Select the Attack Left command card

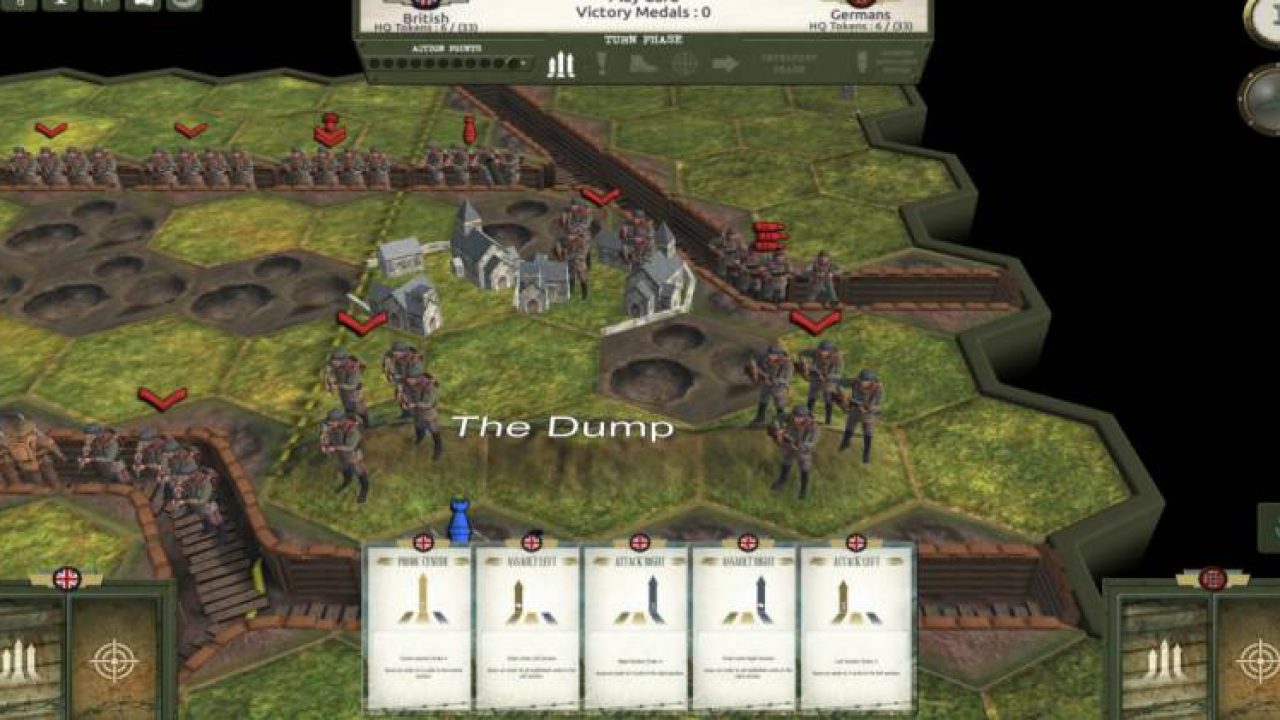[x=855, y=626]
